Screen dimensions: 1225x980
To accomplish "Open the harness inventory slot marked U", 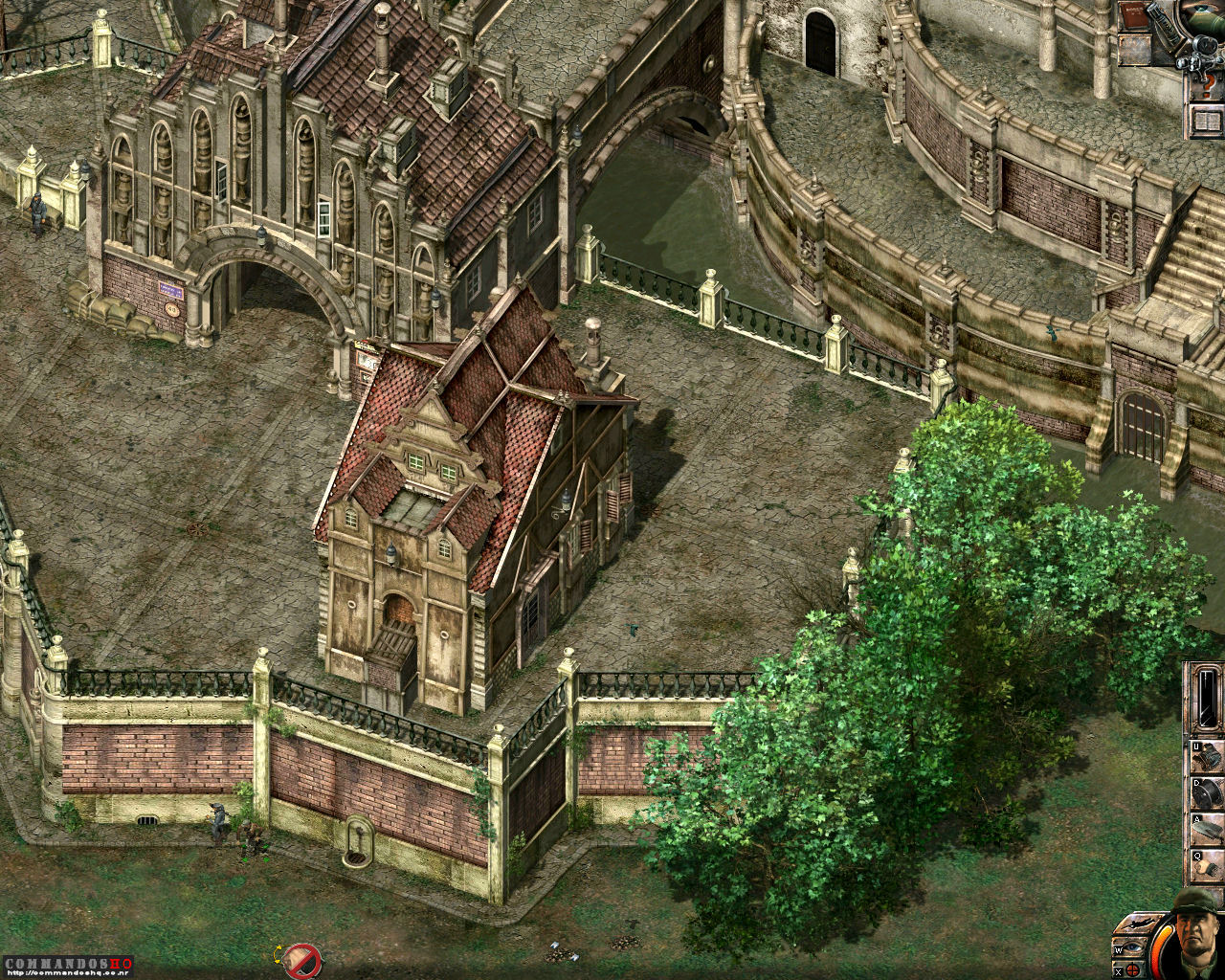I will 1208,758.
